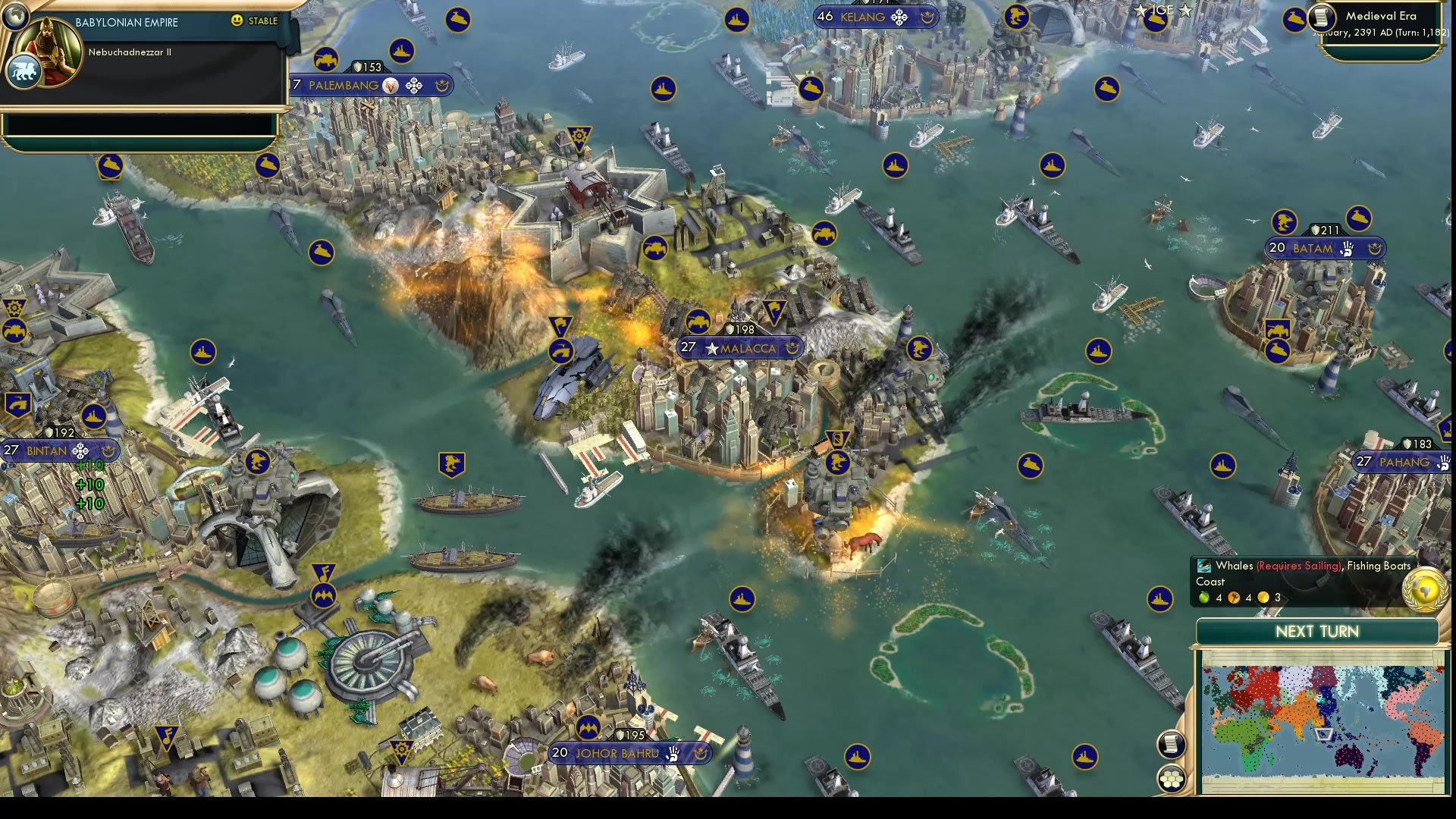Viewport: 1456px width, 819px height.
Task: Open Malacca's city screen from its banner
Action: pyautogui.click(x=748, y=347)
